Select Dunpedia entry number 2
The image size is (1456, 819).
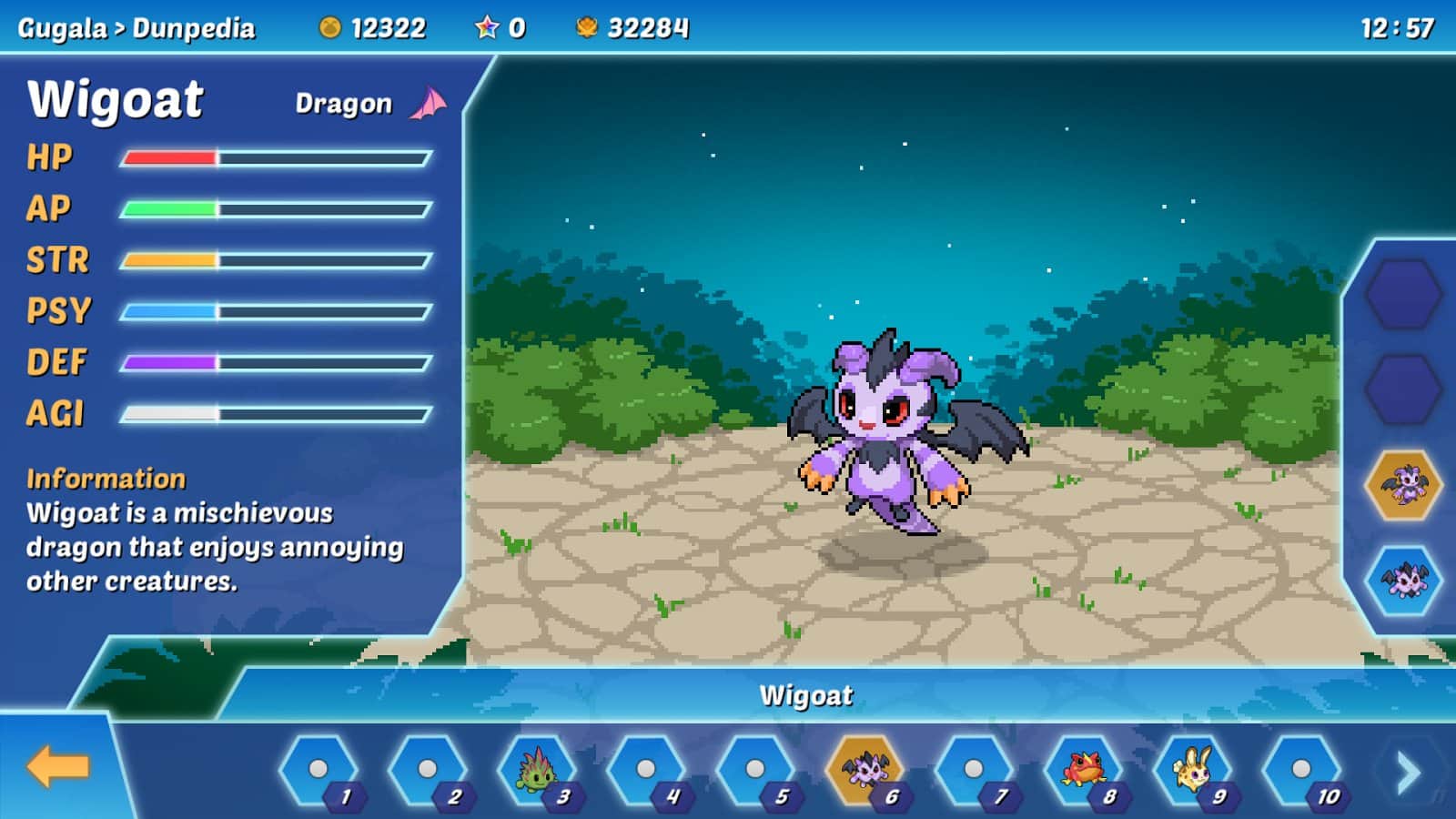[x=428, y=770]
